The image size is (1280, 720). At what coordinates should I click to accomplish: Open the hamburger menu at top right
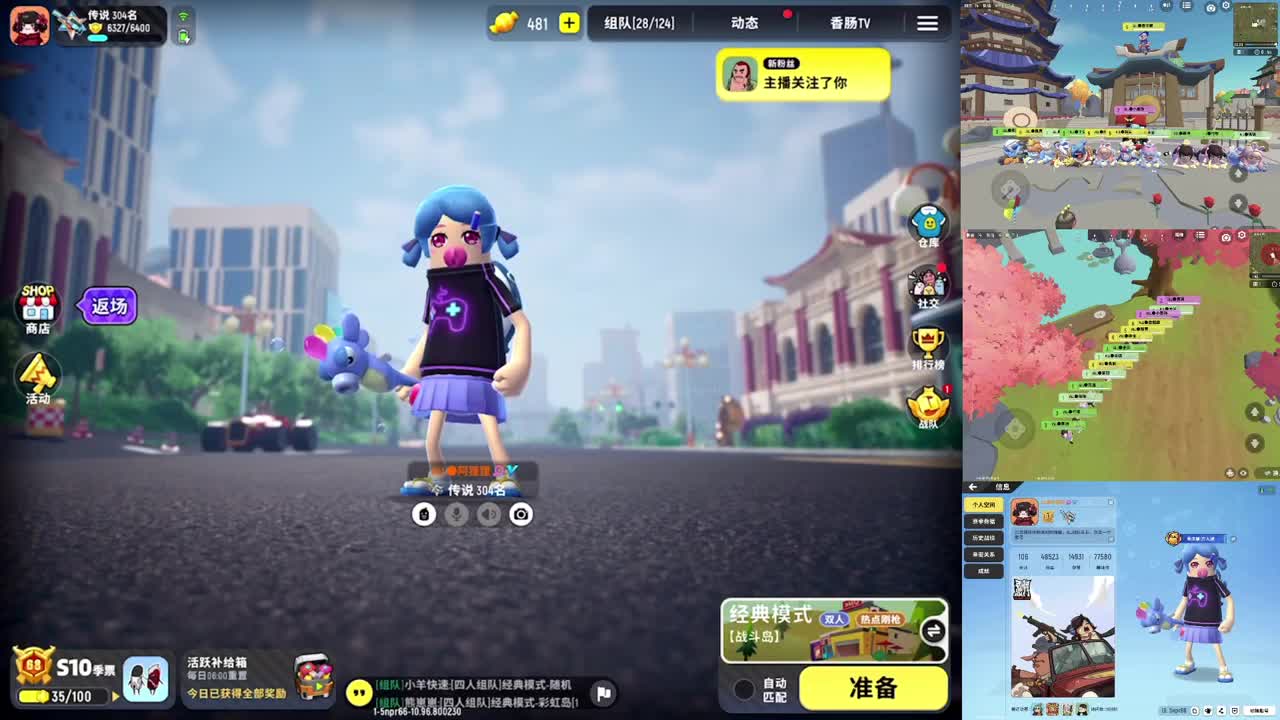pos(928,23)
